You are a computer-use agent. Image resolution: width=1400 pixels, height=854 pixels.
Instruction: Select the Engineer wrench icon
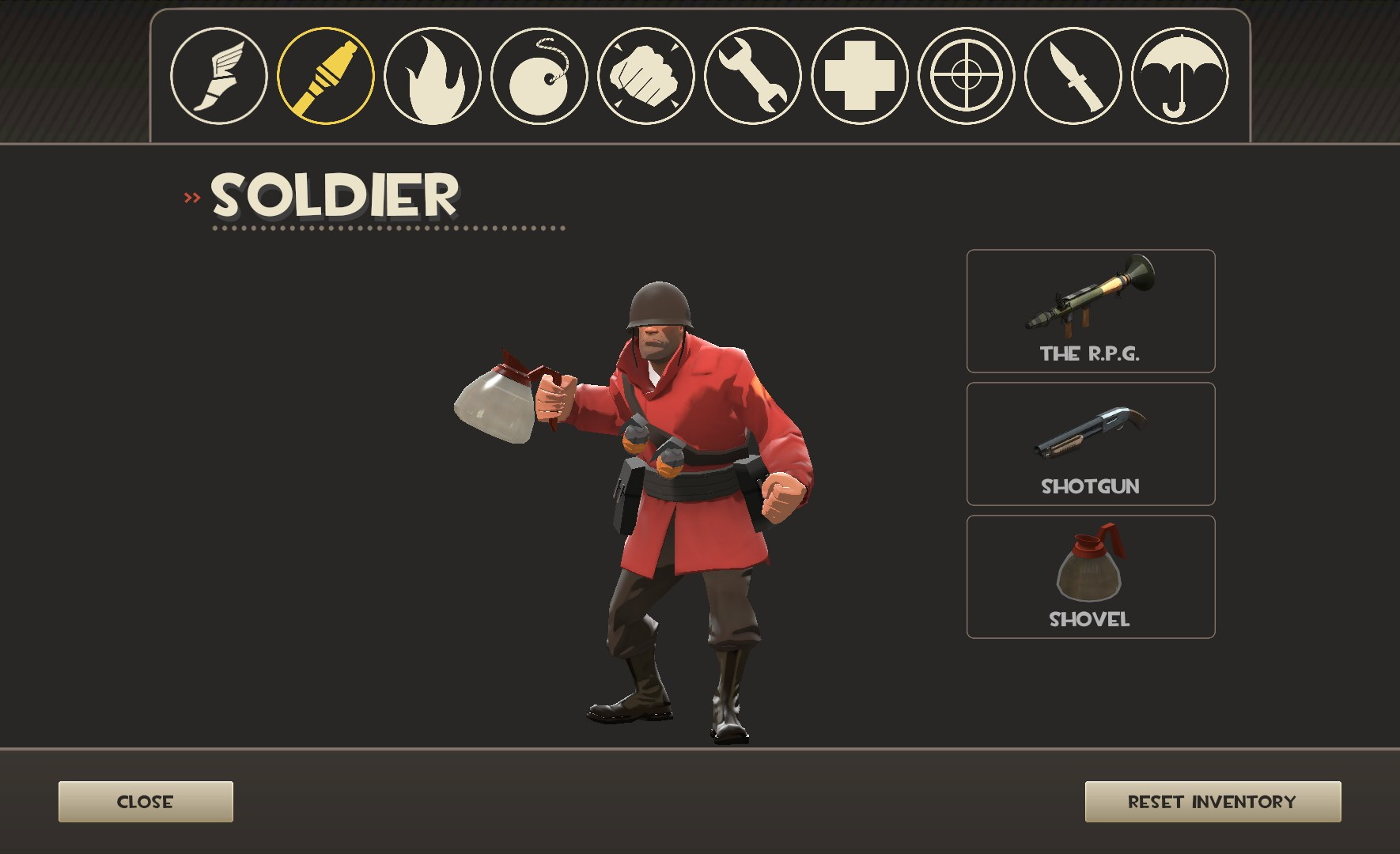tap(753, 76)
